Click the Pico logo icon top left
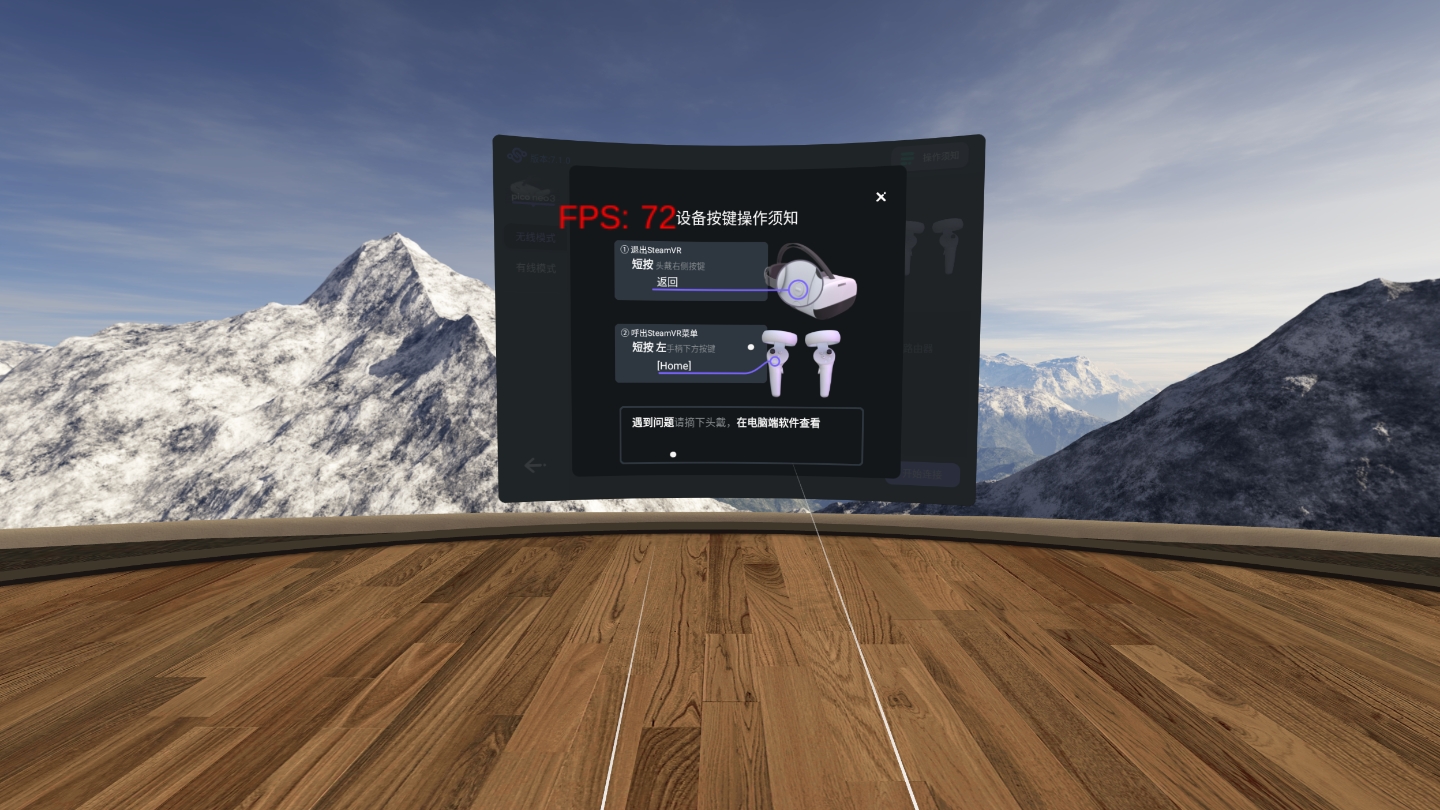The width and height of the screenshot is (1440, 810). [x=515, y=155]
